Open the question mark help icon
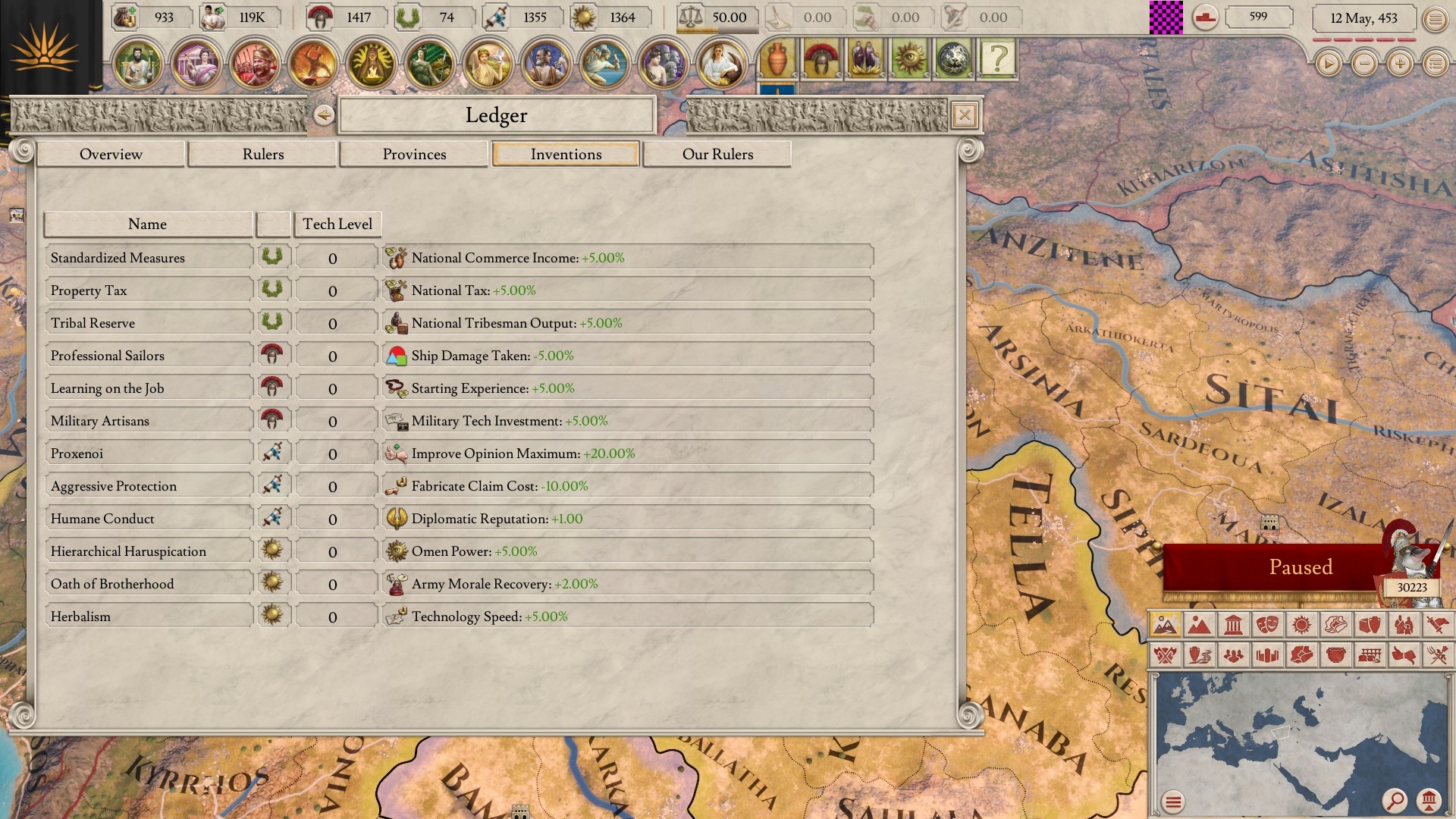The height and width of the screenshot is (819, 1456). (x=998, y=58)
